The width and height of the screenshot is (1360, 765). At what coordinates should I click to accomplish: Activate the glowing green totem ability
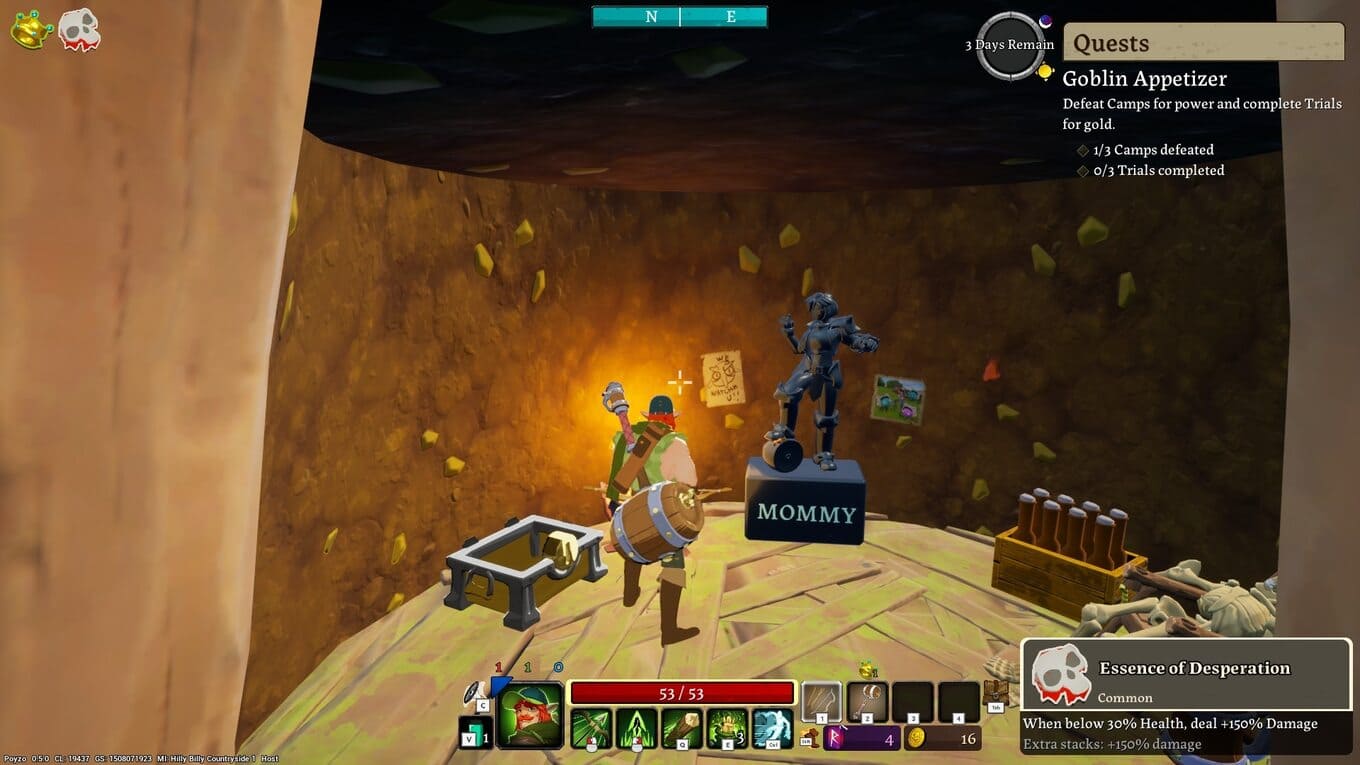[727, 728]
